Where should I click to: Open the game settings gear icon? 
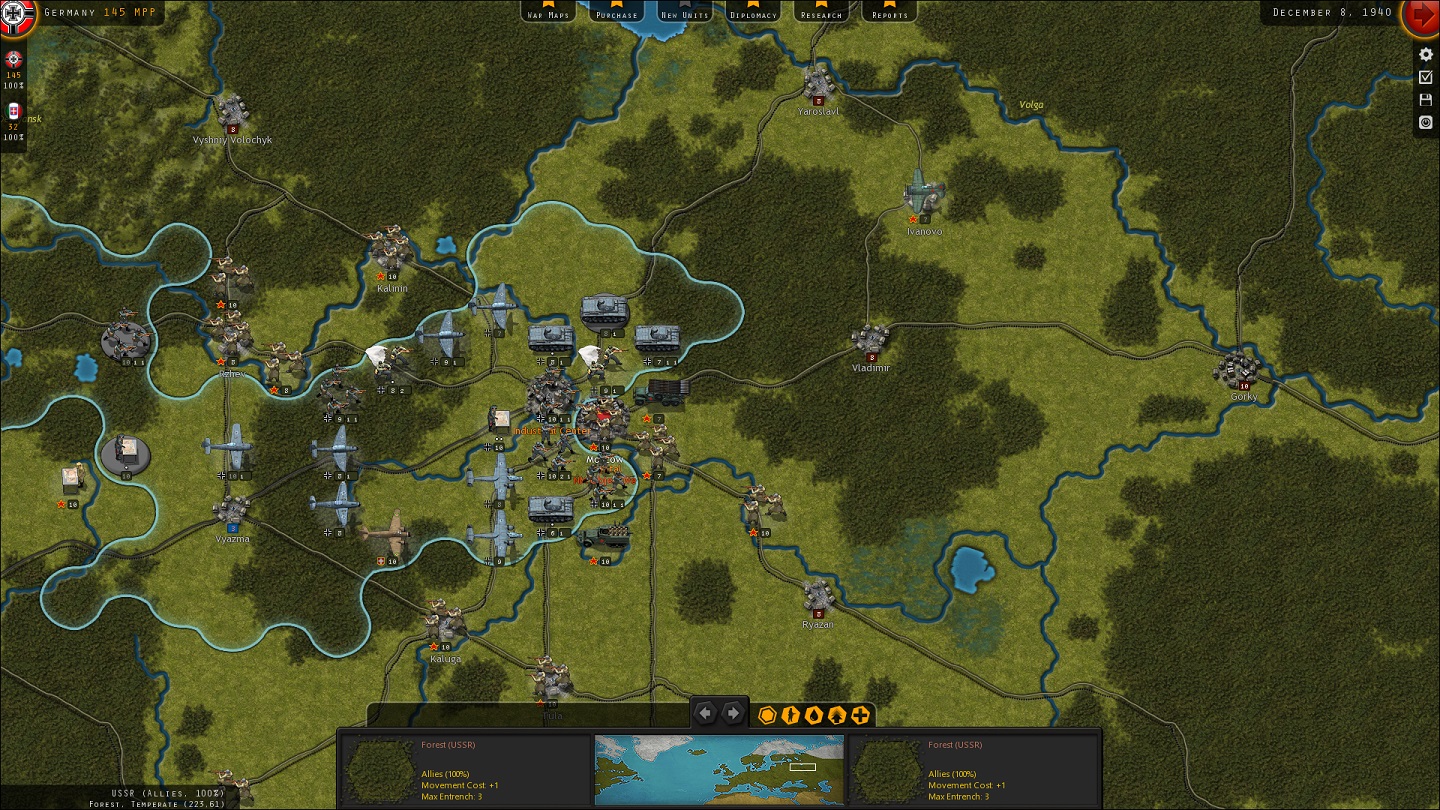[x=1425, y=55]
